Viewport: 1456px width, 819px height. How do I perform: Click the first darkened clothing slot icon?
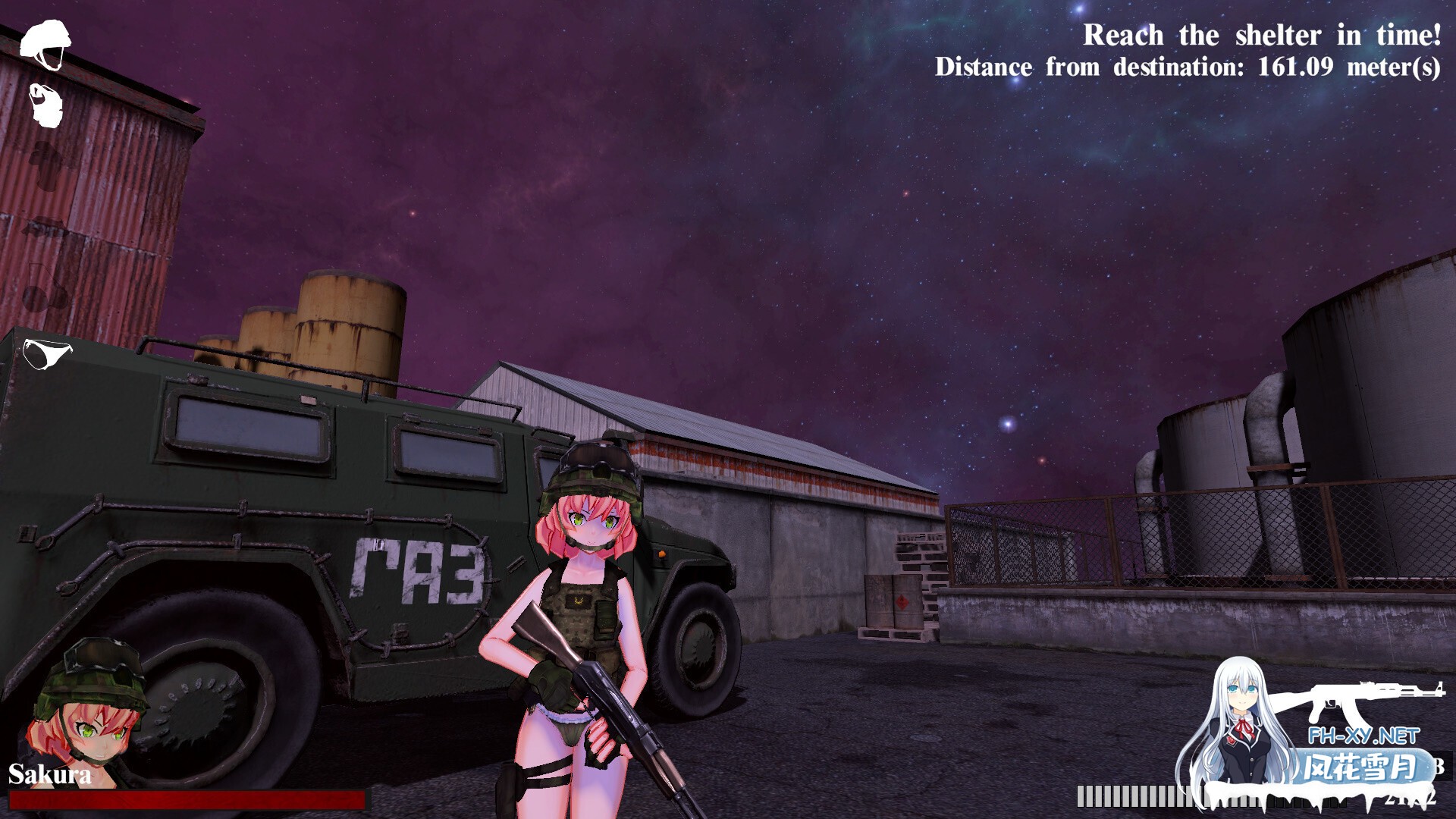(x=45, y=165)
